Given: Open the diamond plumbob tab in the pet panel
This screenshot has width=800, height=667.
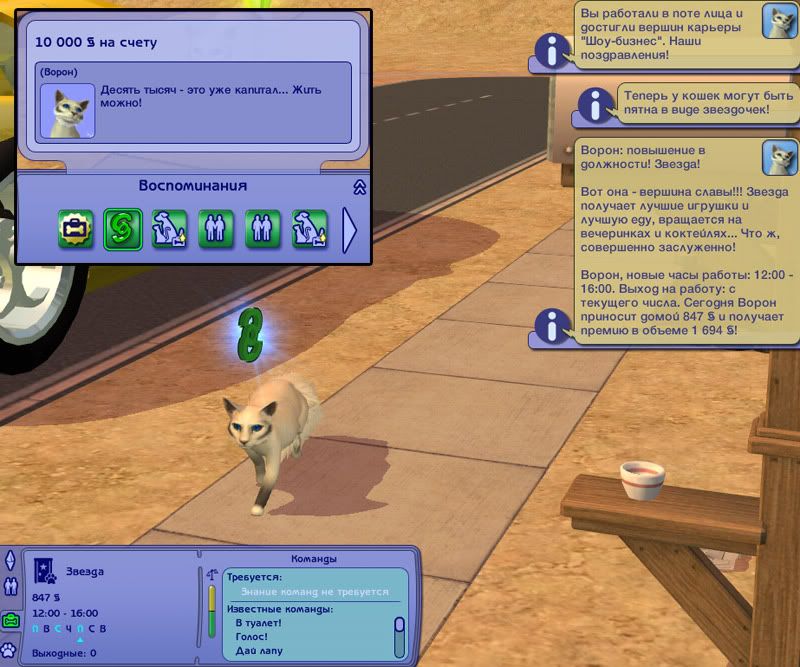Looking at the screenshot, I should 10,559.
